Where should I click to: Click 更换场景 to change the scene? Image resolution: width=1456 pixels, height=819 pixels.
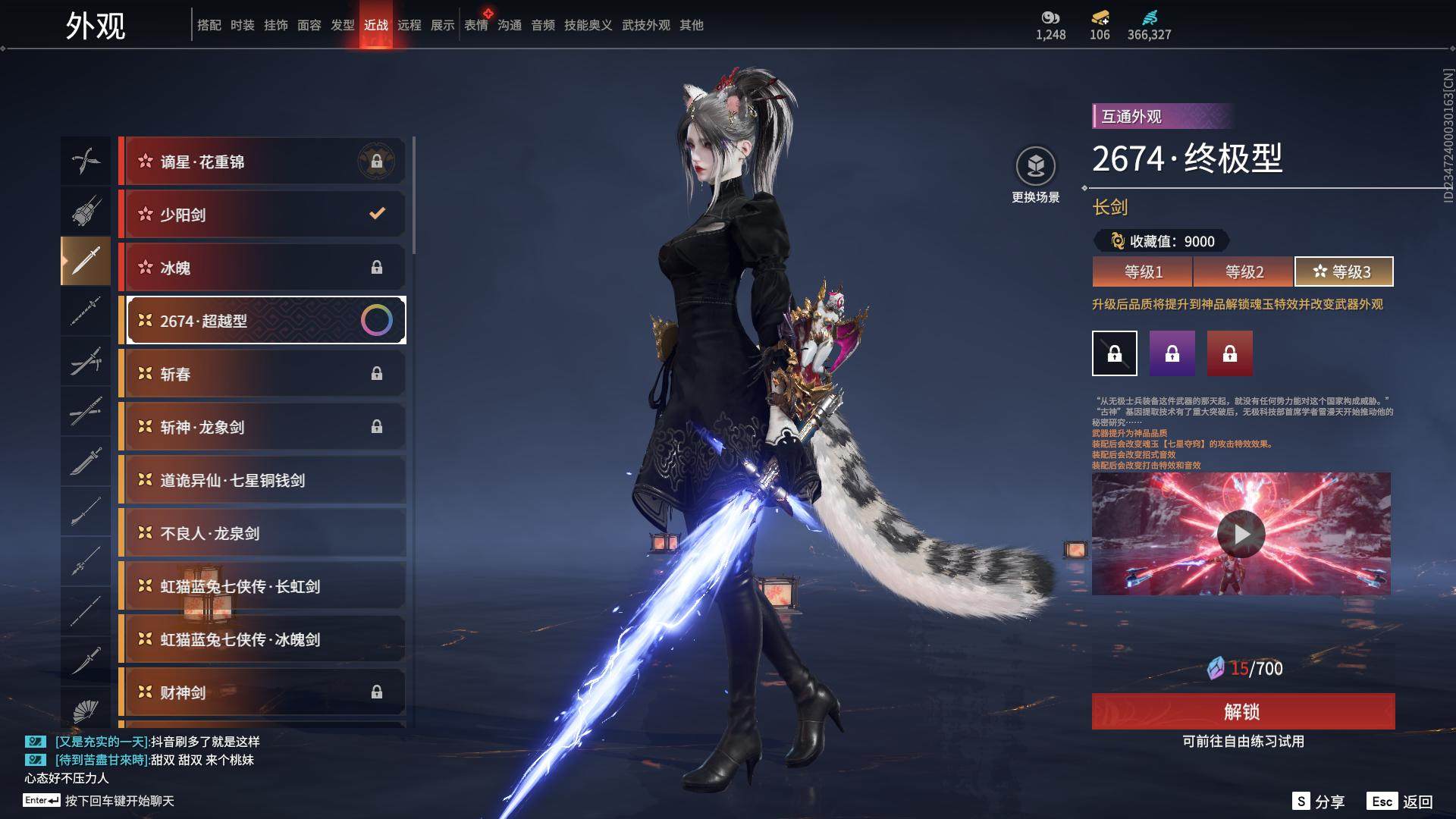coord(1036,174)
